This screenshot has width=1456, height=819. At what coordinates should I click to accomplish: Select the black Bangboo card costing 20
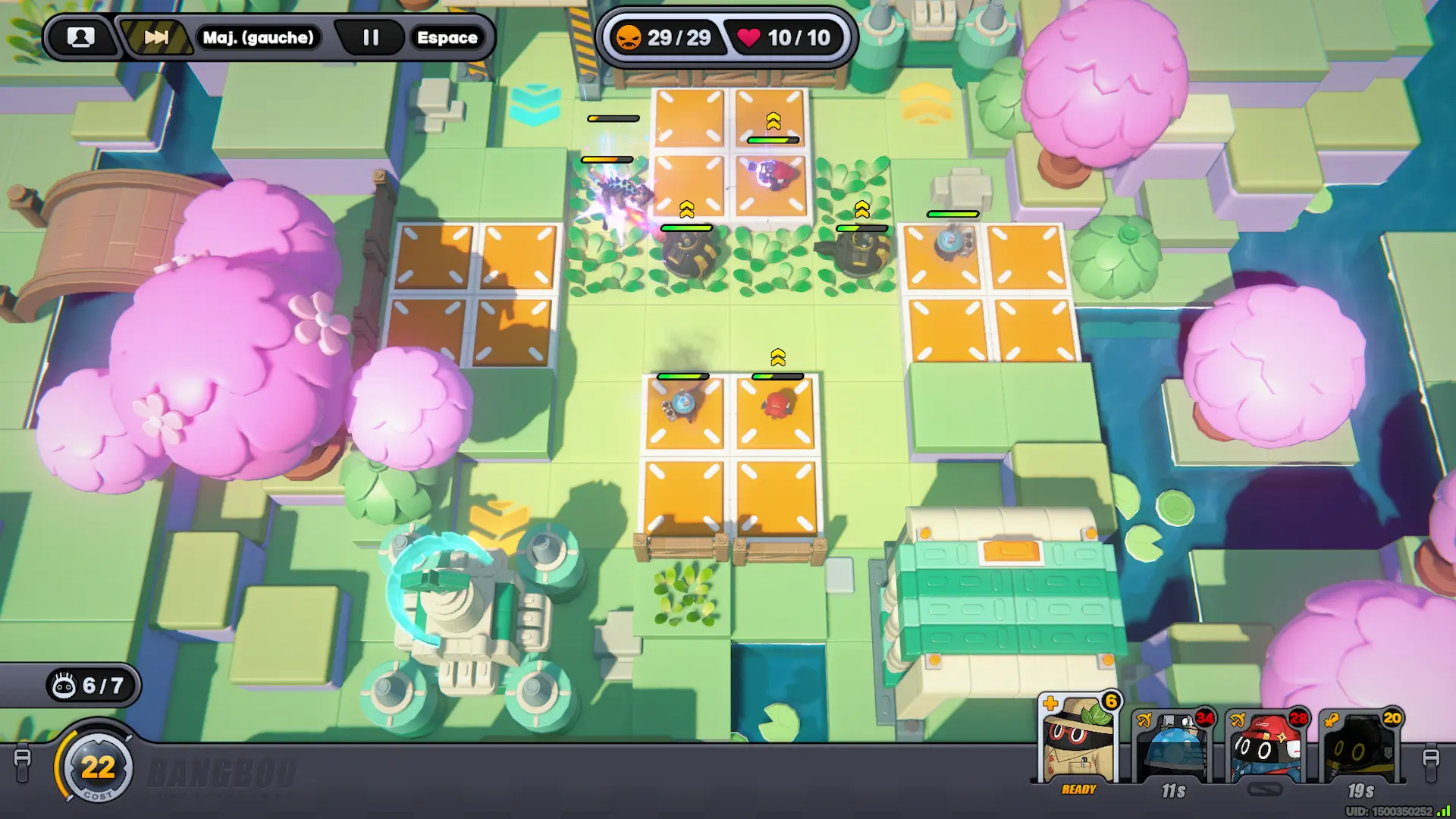(x=1361, y=747)
